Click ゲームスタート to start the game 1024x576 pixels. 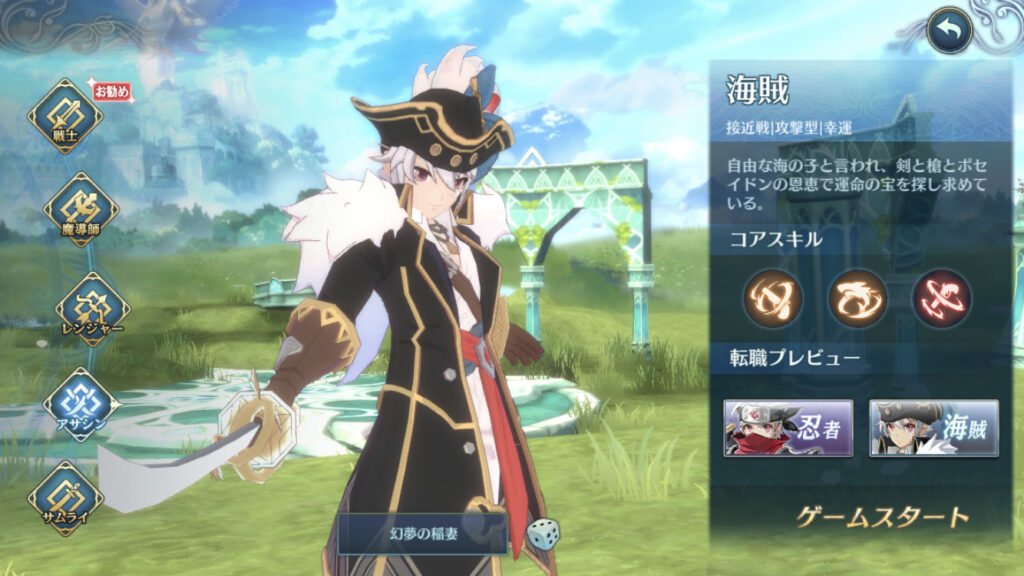pos(882,517)
